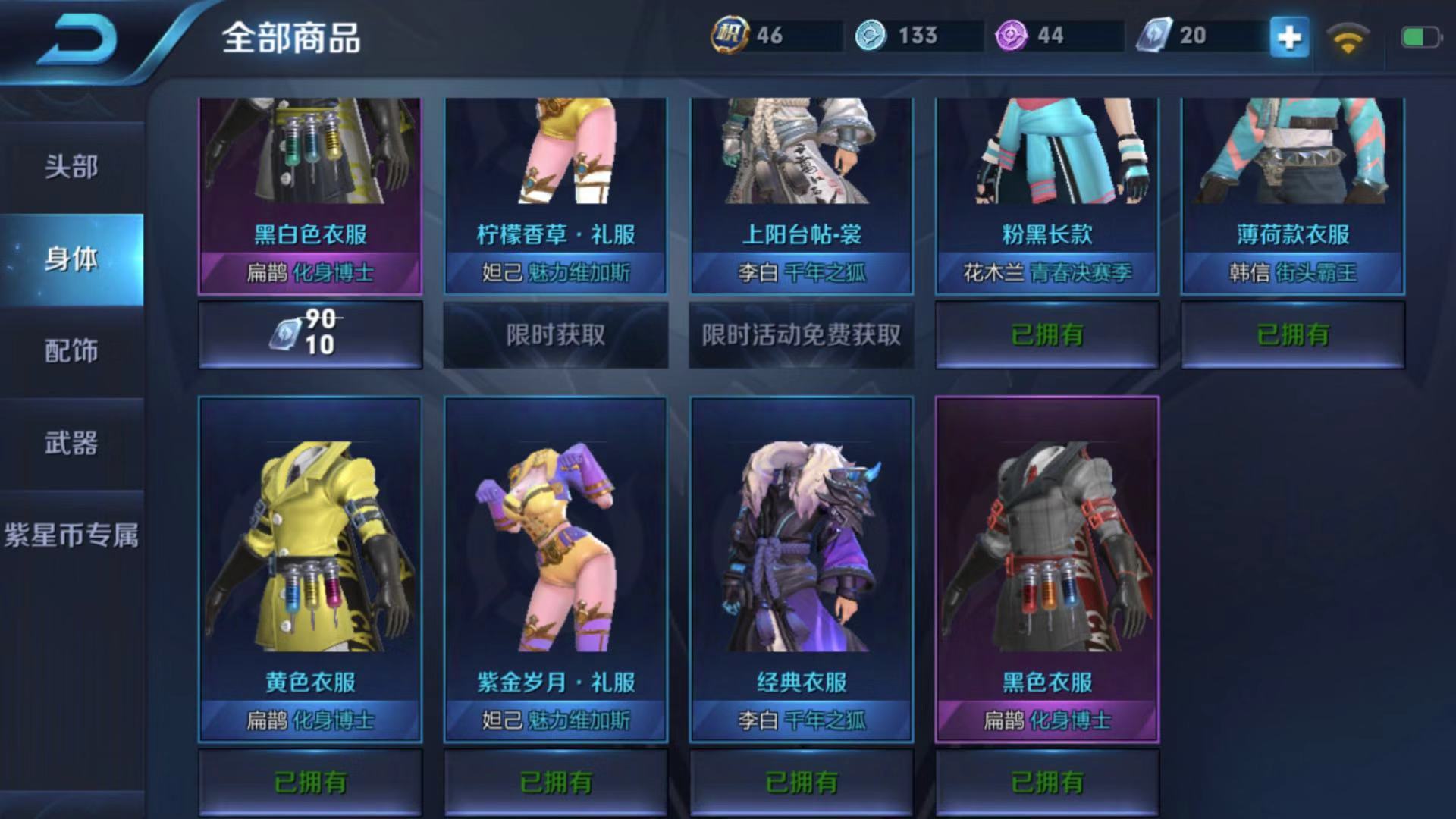Click 限时获取 under 柠檬香草·礼服
Screen dimensions: 1456x819
(556, 334)
